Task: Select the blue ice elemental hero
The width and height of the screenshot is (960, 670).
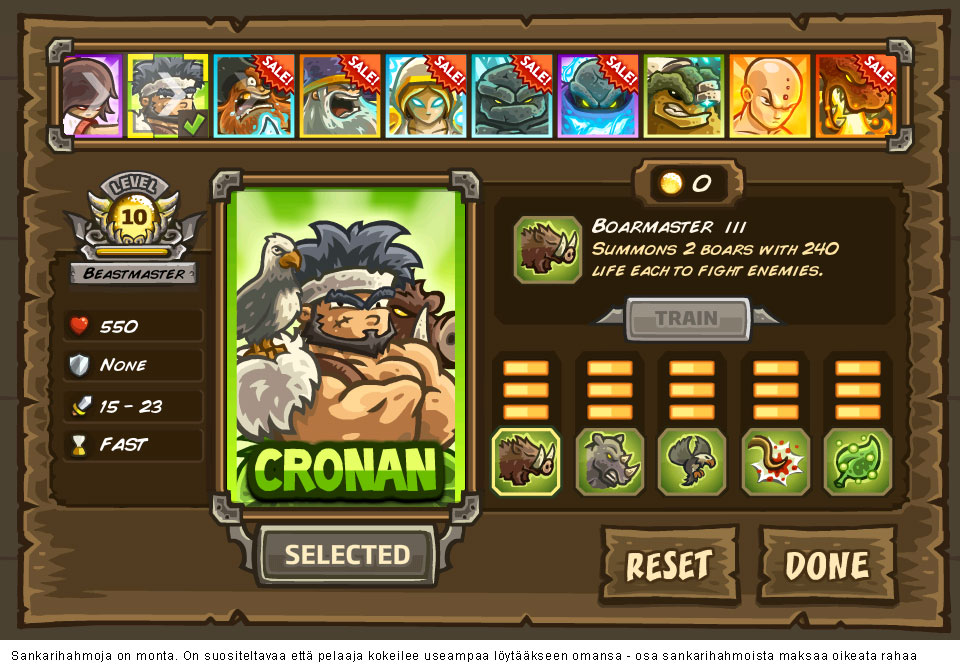Action: (598, 96)
